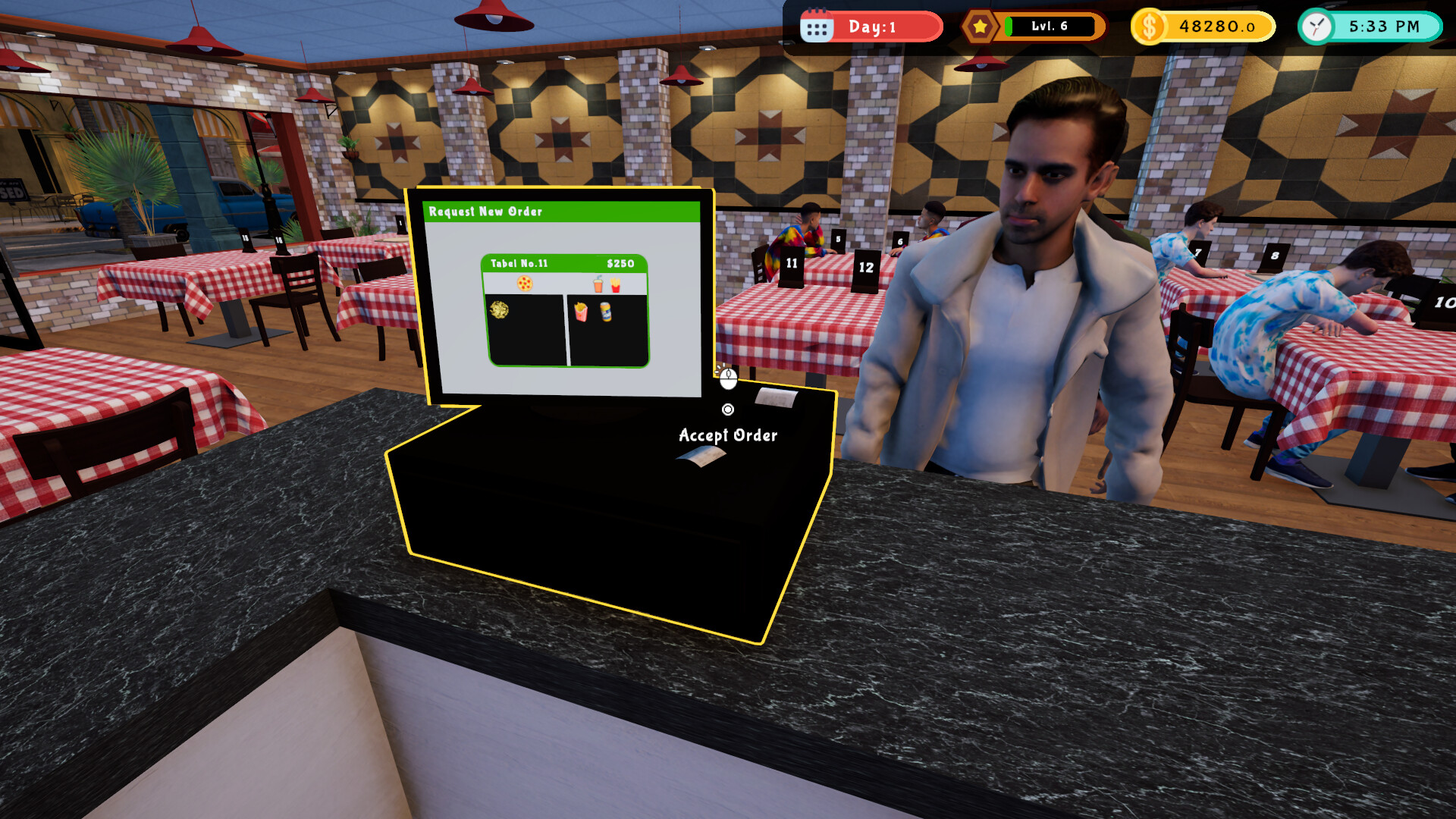Viewport: 1456px width, 819px height.
Task: Click the fries icon in the order header
Action: [x=616, y=284]
